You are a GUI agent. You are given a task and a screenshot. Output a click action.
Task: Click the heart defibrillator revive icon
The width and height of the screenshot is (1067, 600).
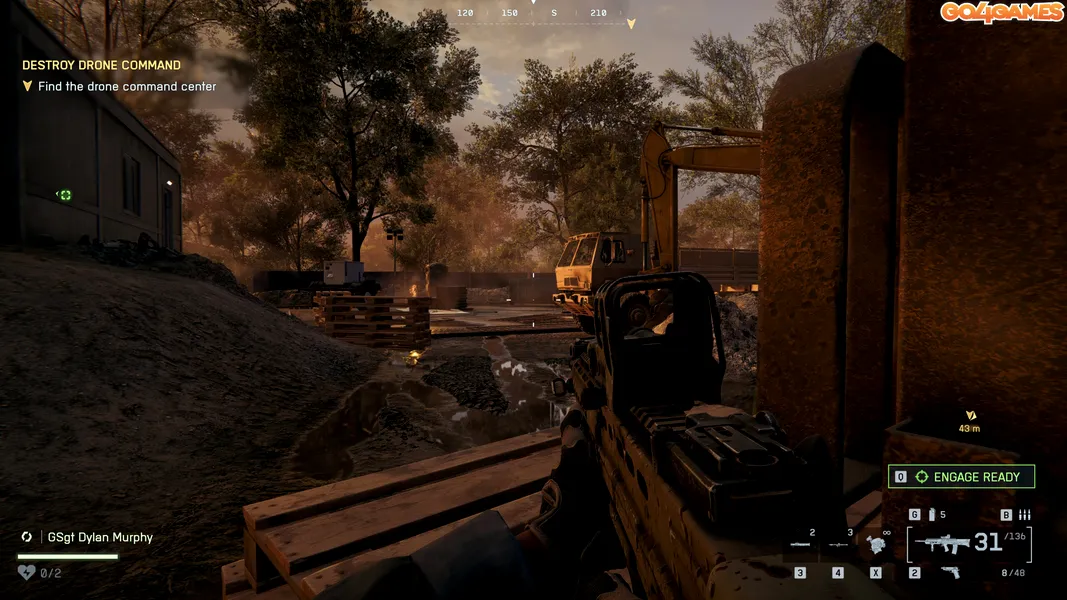pos(27,573)
